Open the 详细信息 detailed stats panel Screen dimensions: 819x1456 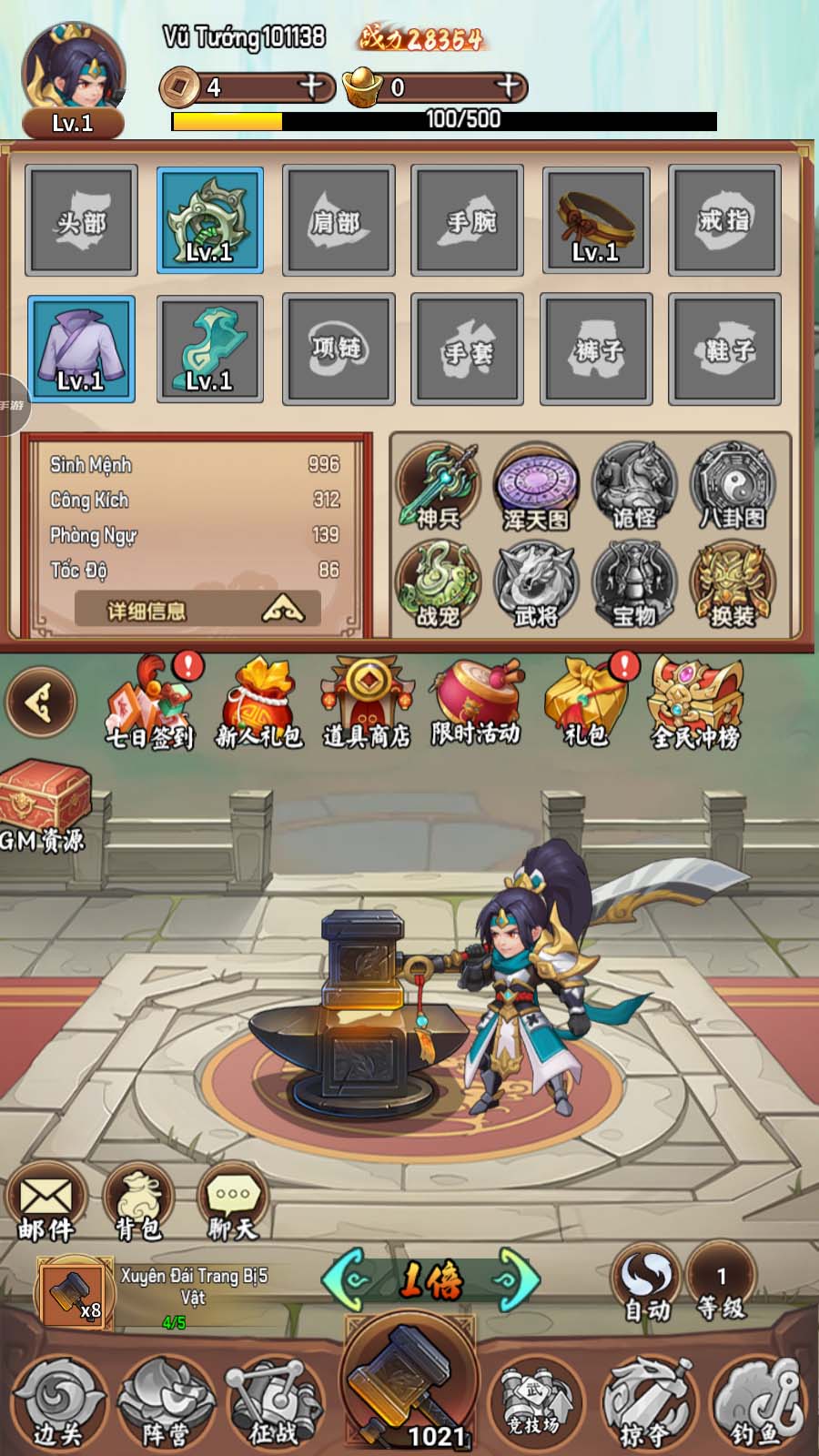(197, 610)
